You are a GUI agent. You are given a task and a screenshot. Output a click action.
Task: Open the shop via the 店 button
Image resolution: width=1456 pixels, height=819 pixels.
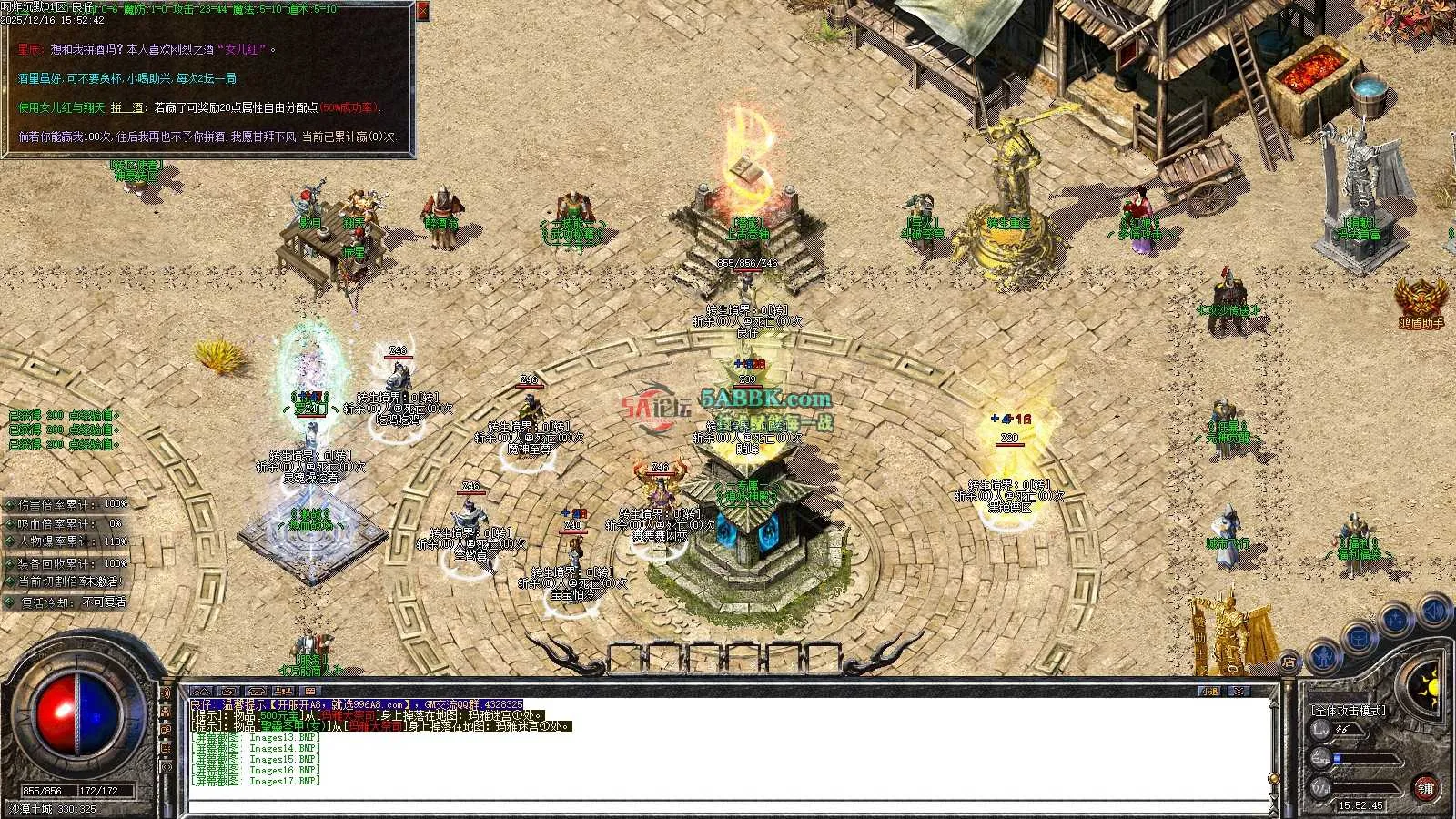[1289, 662]
